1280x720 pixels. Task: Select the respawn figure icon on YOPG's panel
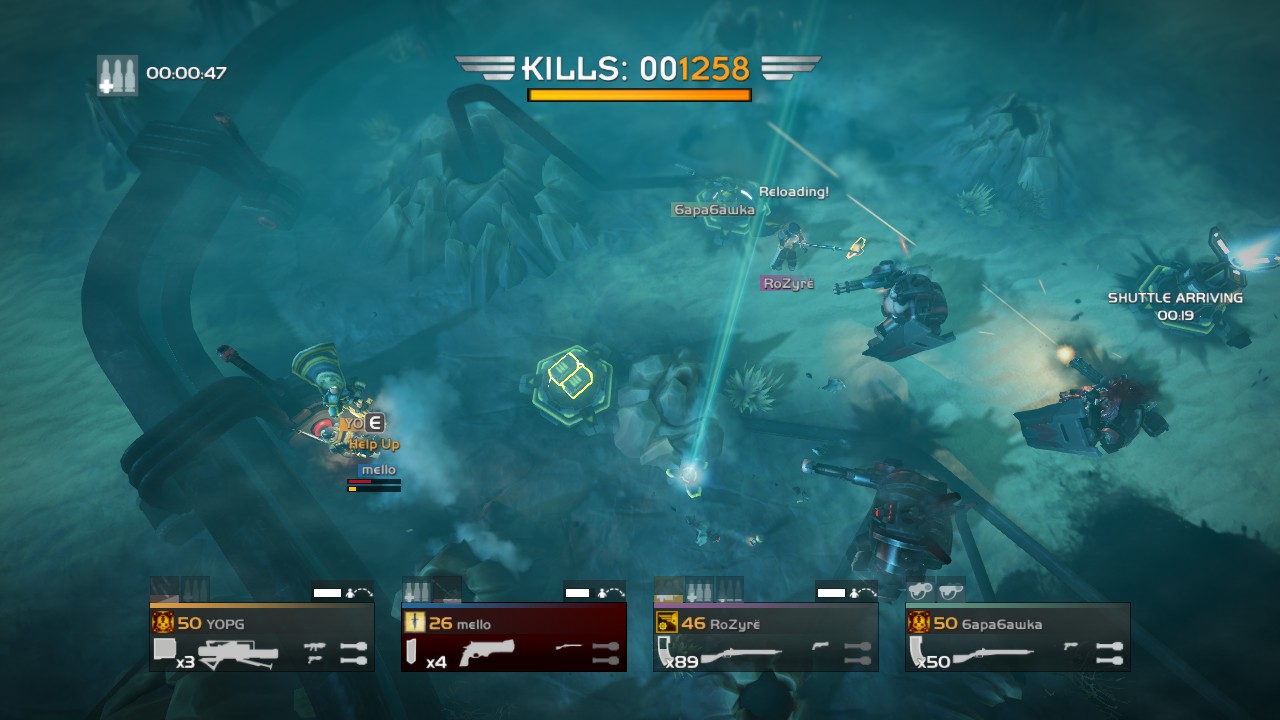click(x=351, y=592)
